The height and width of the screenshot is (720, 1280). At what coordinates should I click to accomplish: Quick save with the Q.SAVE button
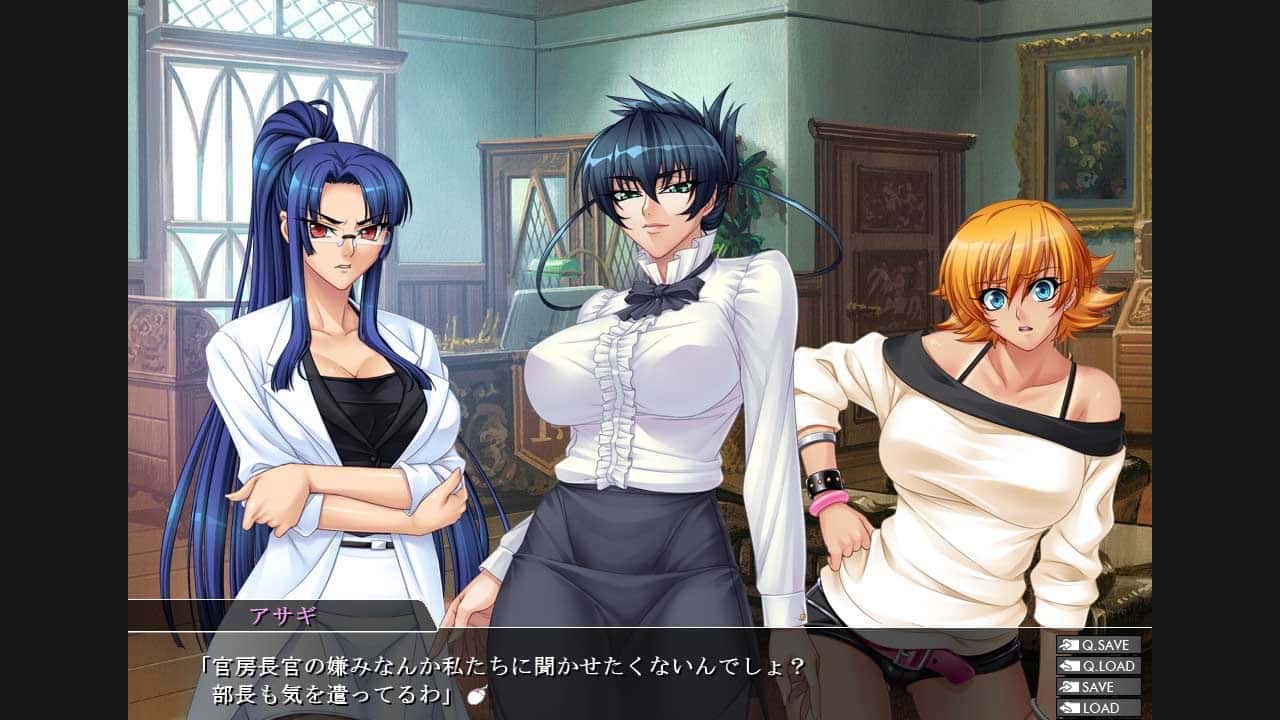pyautogui.click(x=1098, y=645)
